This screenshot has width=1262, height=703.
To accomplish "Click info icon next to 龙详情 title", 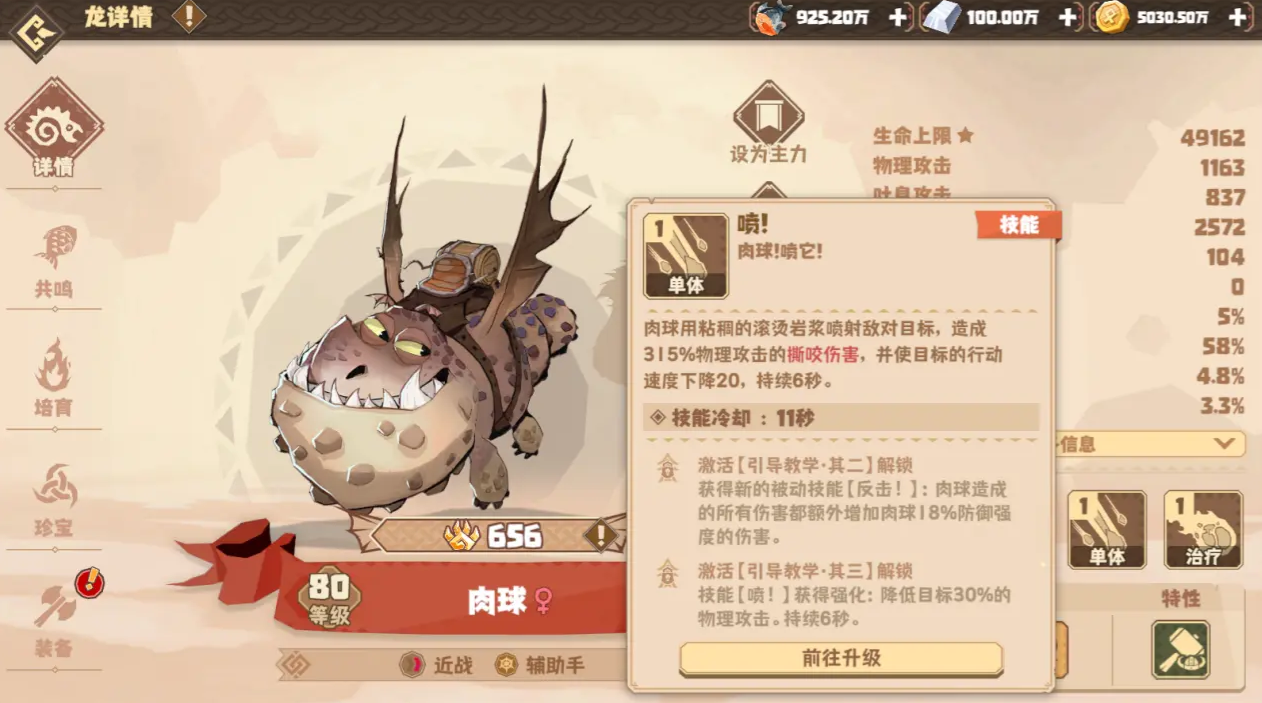I will pyautogui.click(x=188, y=16).
